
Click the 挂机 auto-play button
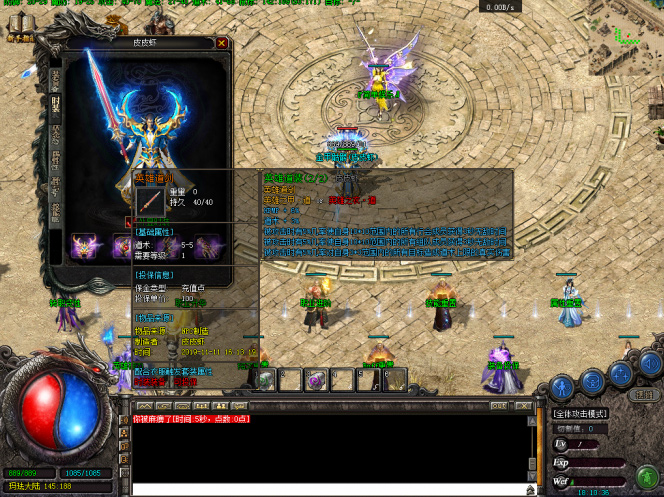tap(643, 393)
